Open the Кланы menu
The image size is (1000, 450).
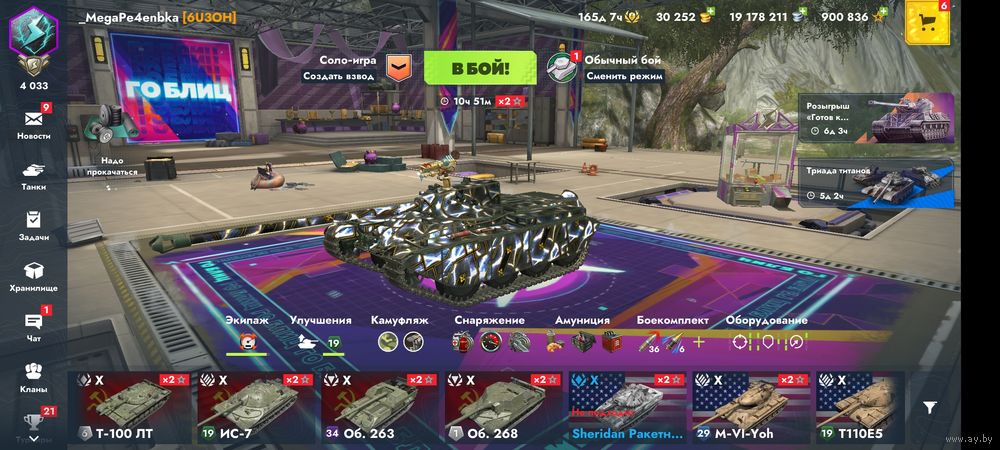(33, 377)
